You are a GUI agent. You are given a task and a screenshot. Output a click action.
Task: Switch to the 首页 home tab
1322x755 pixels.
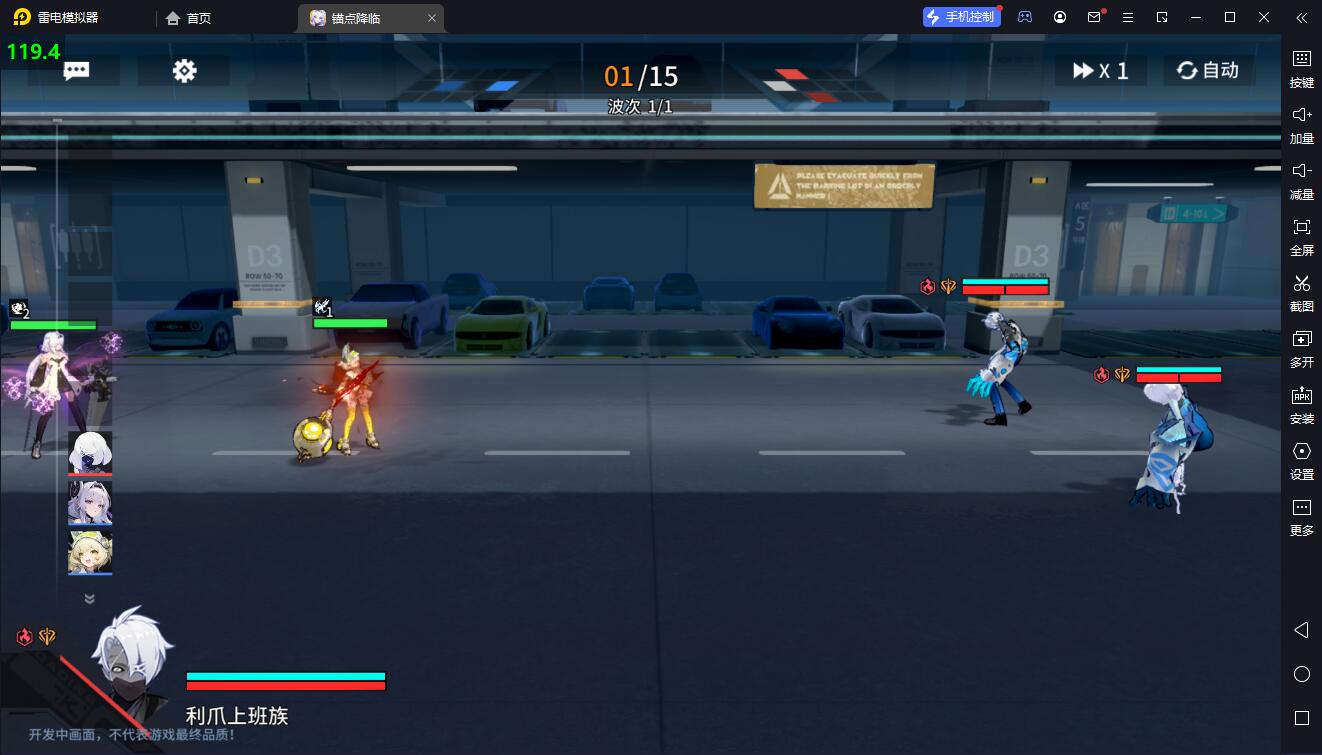click(189, 18)
